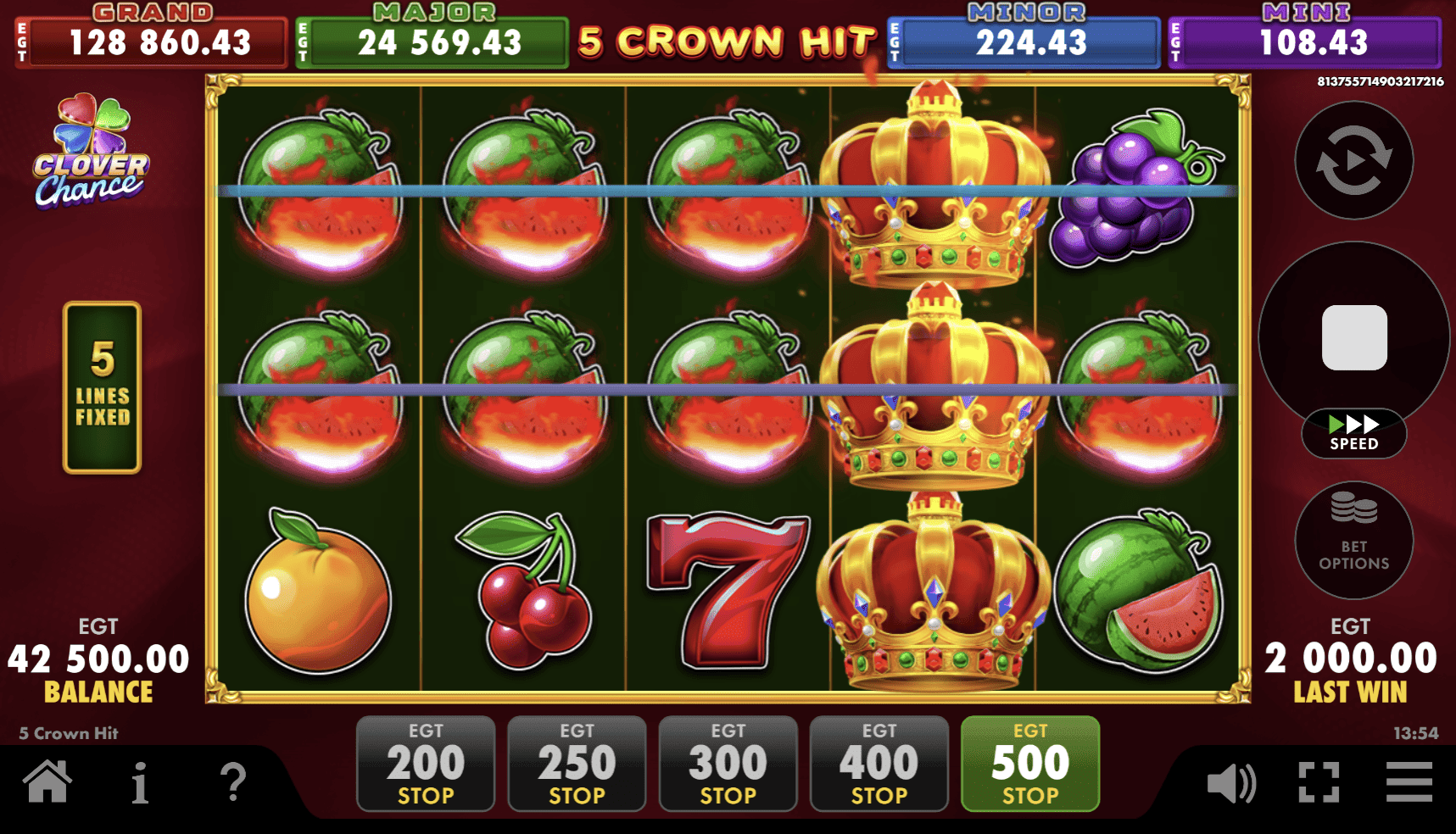Open the Bet Options coin menu
The height and width of the screenshot is (834, 1456).
pos(1353,538)
